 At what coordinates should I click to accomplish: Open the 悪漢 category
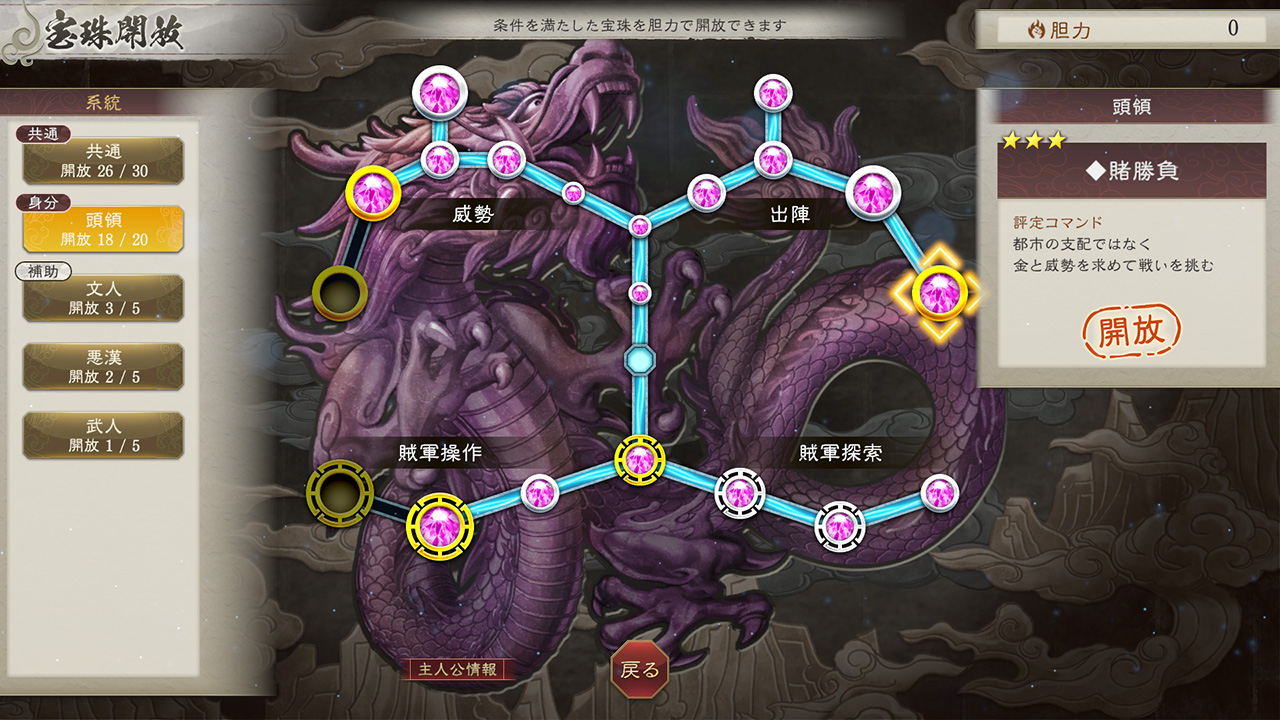[103, 364]
